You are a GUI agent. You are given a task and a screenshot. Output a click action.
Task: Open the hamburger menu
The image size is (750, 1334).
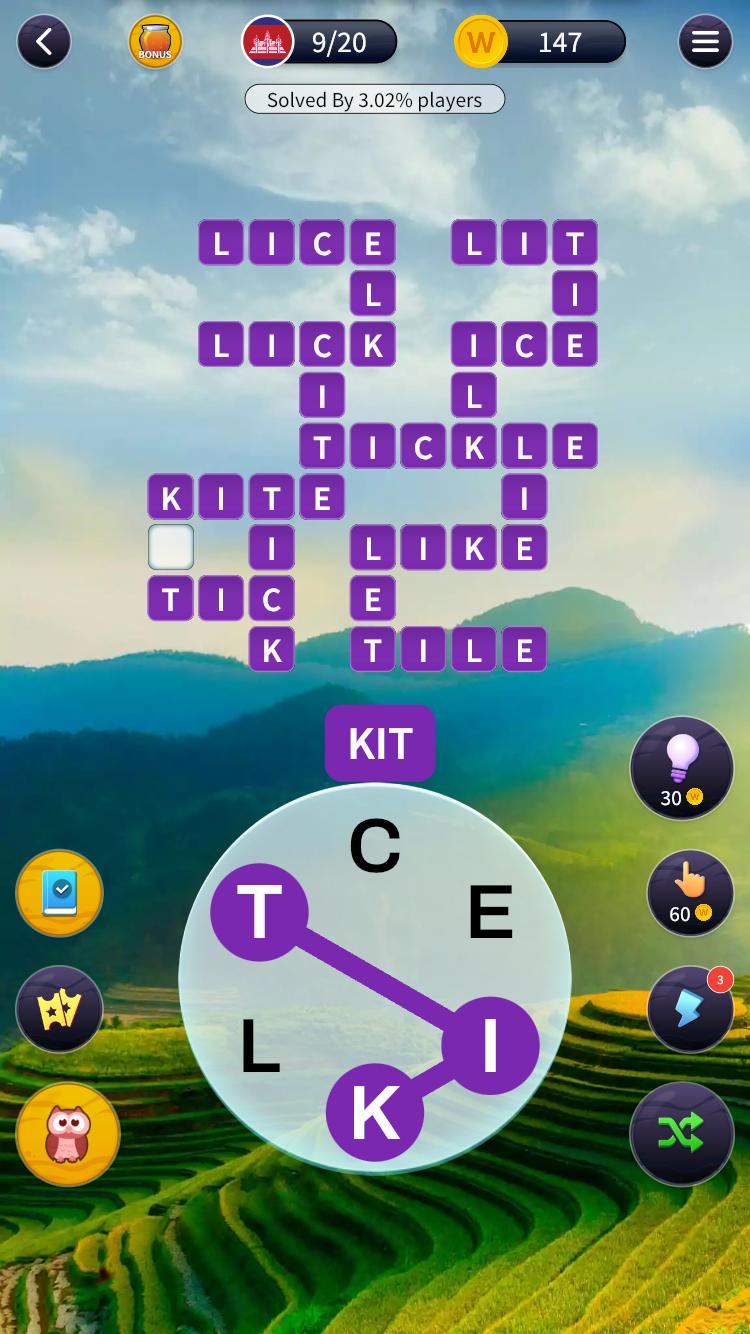tap(705, 42)
